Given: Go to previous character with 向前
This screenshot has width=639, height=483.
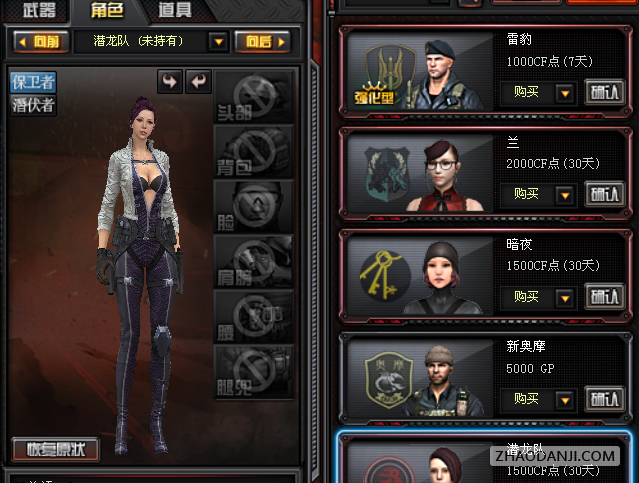Looking at the screenshot, I should tap(44, 42).
